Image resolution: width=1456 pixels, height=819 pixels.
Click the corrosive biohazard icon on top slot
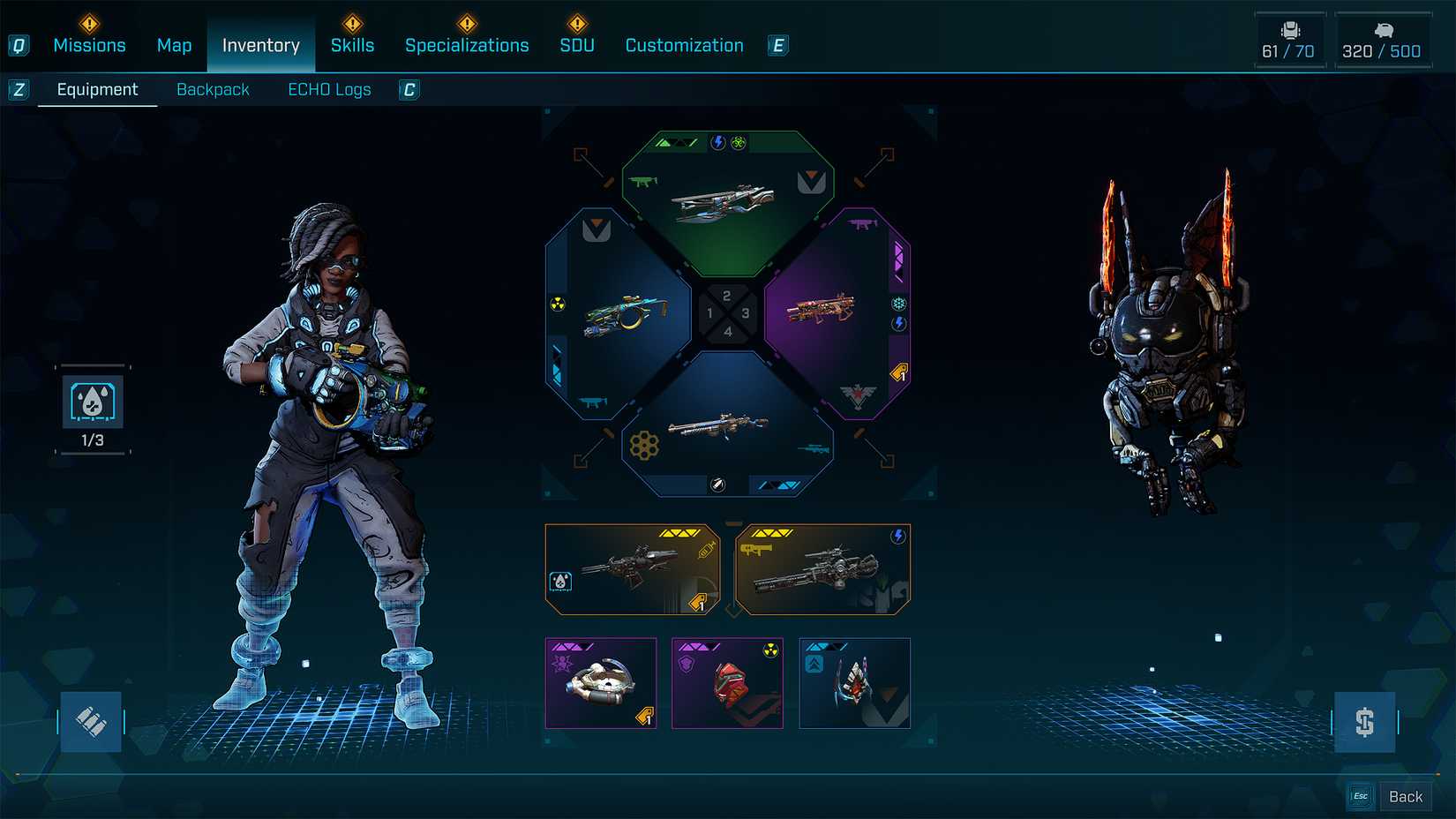point(738,141)
